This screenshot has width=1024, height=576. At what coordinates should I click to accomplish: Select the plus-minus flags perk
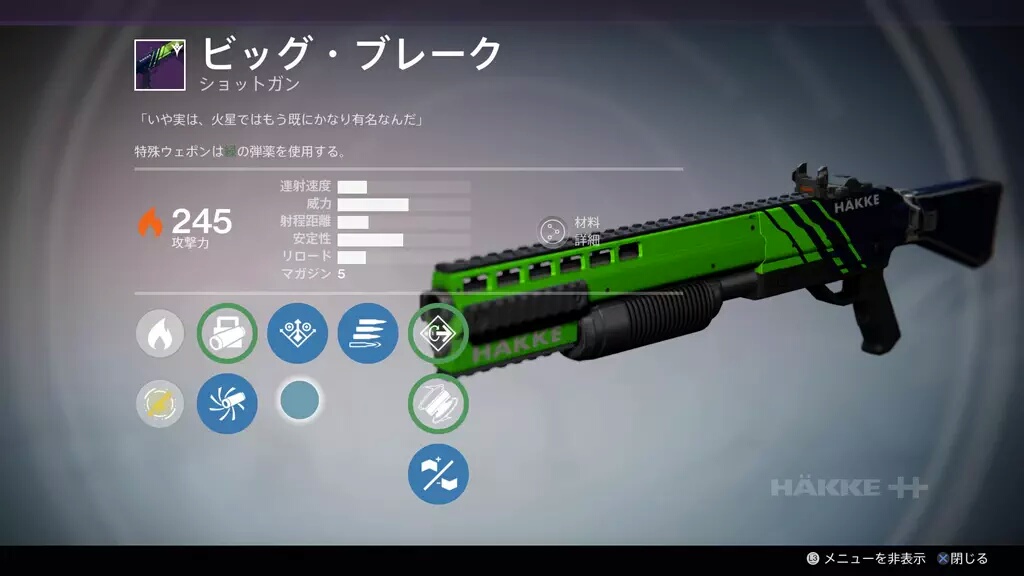tap(438, 474)
